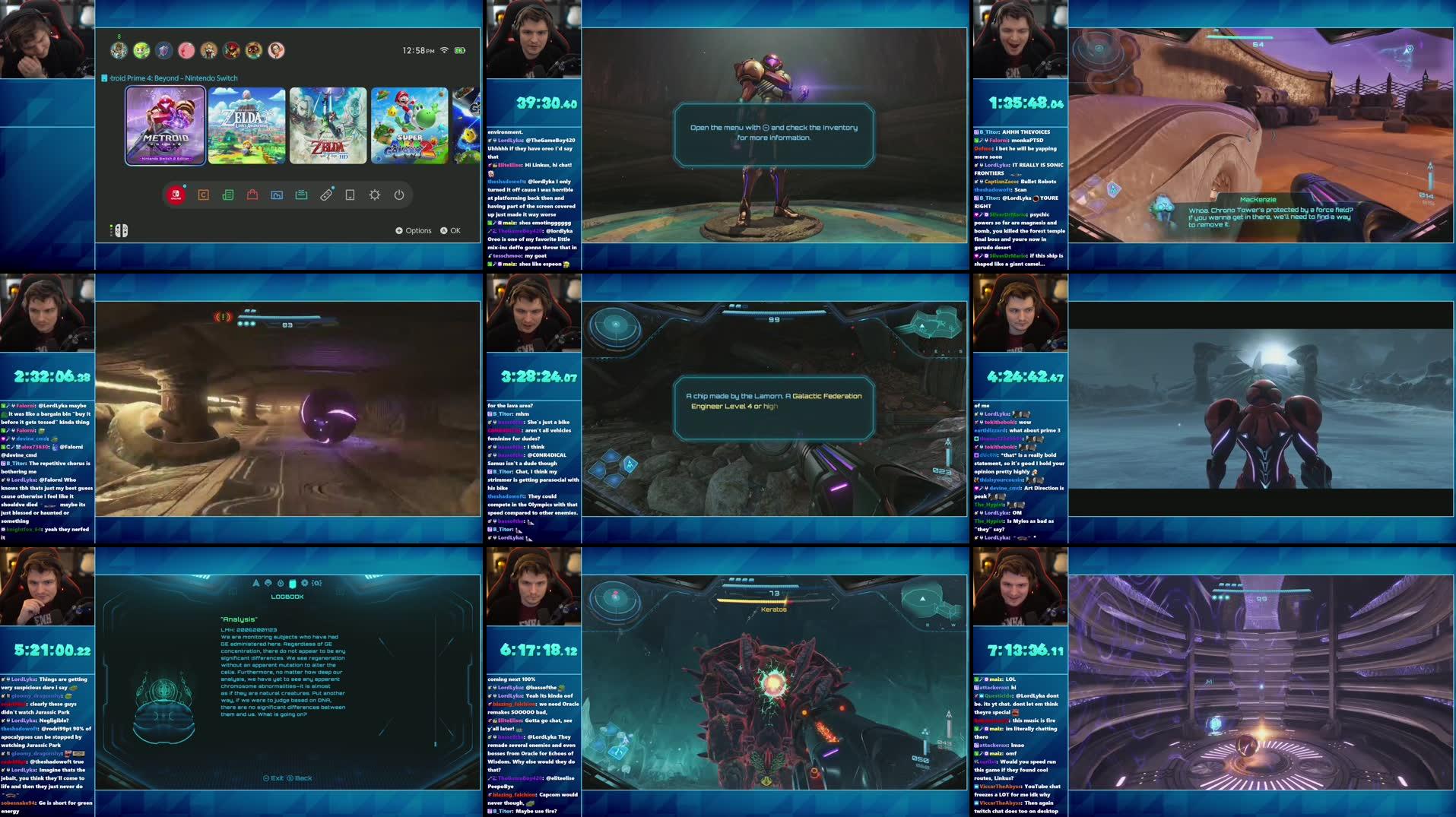Open the green News icon
Image resolution: width=1456 pixels, height=817 pixels.
point(228,195)
